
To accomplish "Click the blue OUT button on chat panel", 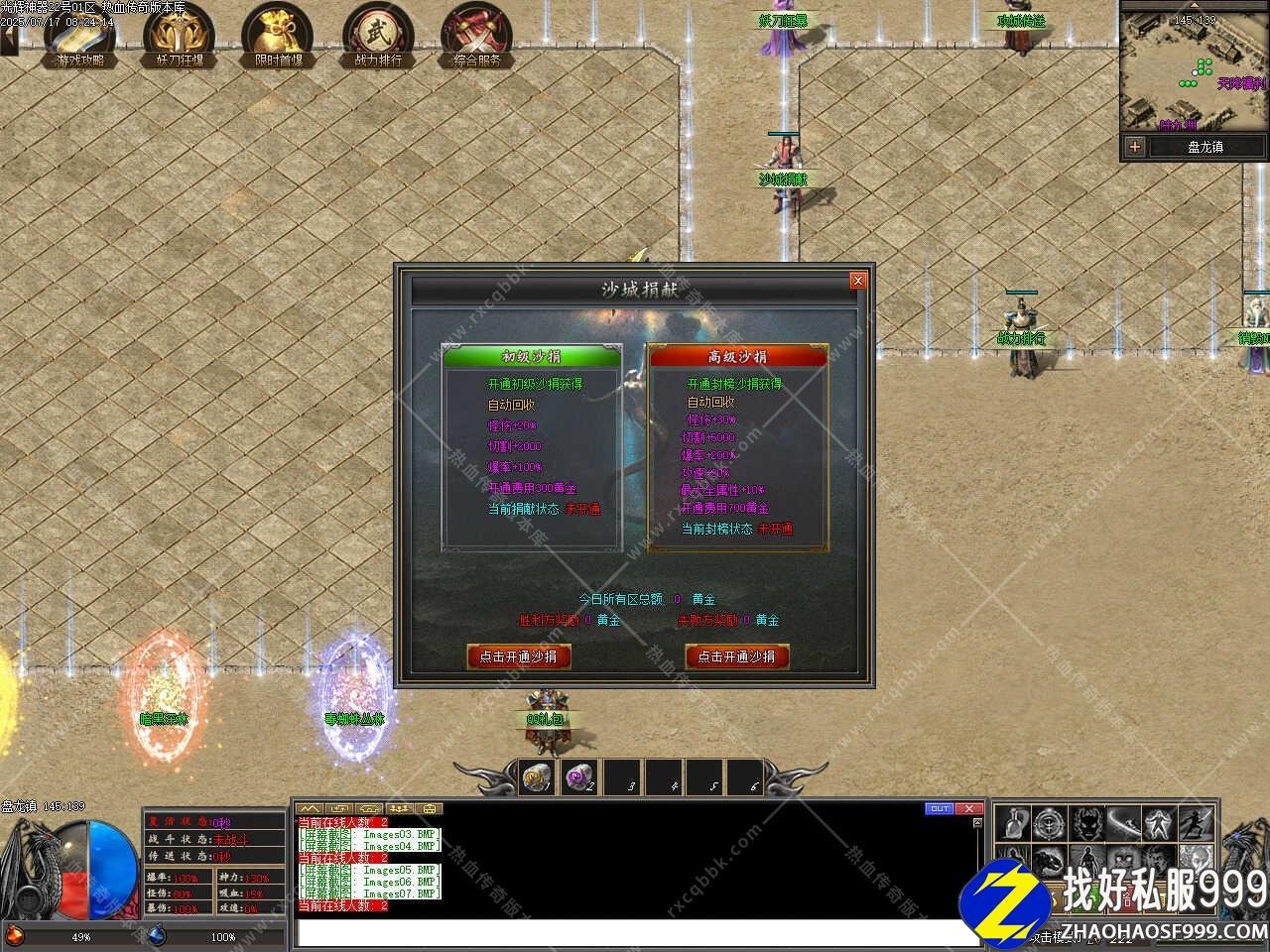I will coord(939,809).
